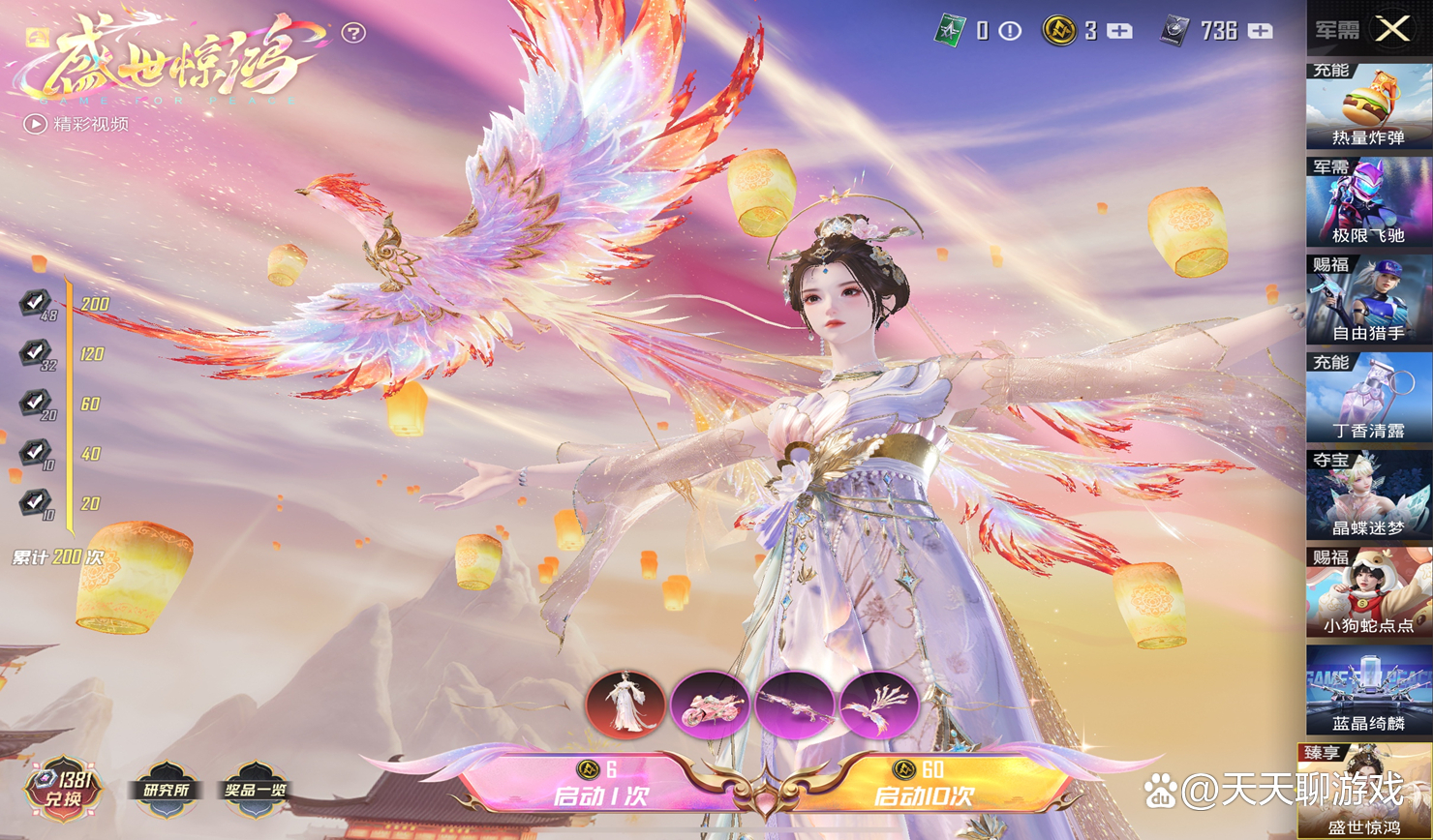Switch to the 自由猎手 event tab

point(1368,300)
